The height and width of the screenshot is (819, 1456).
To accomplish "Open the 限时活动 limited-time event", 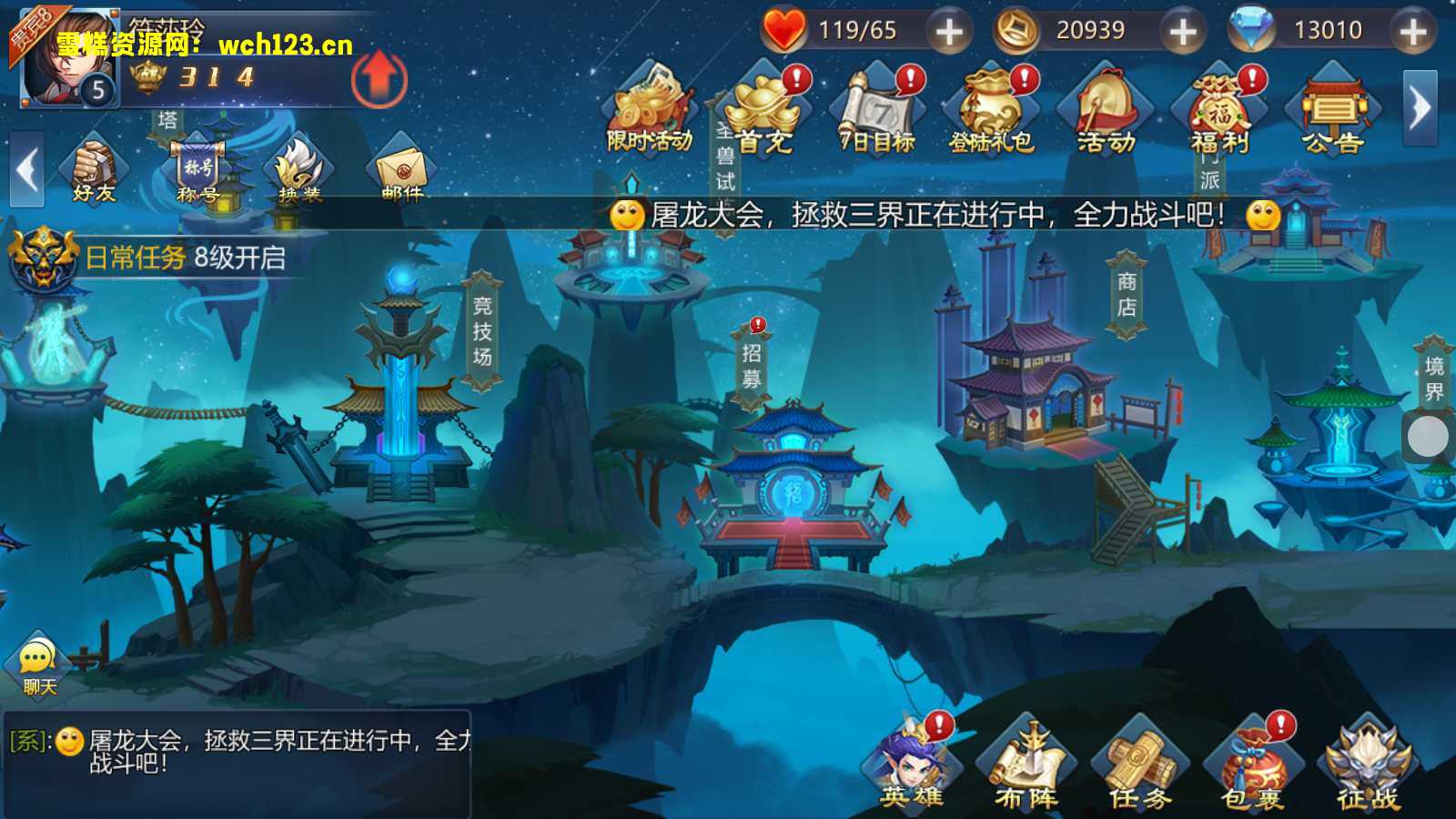I will [x=648, y=109].
